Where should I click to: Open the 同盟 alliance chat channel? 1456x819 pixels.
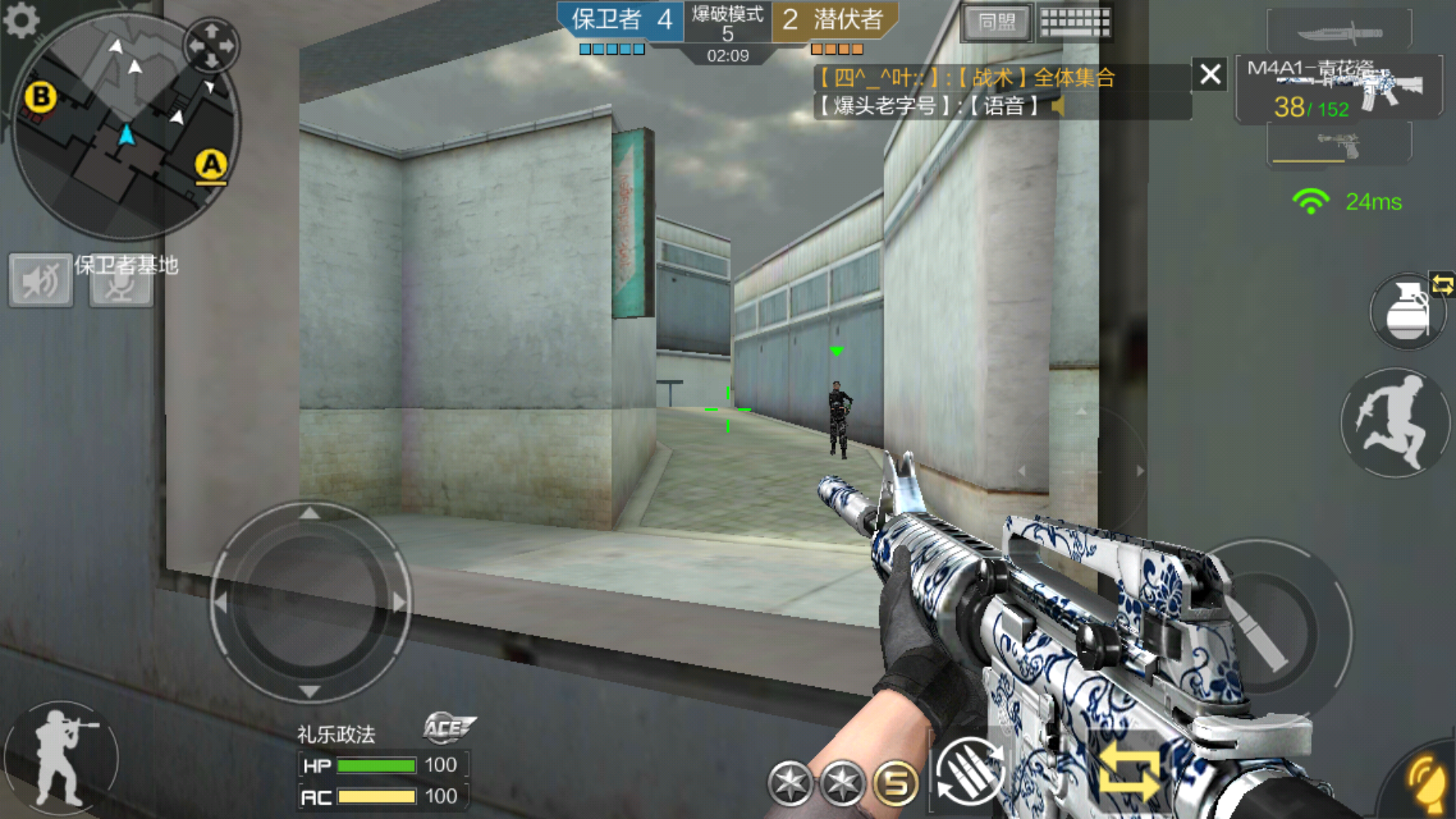click(x=996, y=23)
